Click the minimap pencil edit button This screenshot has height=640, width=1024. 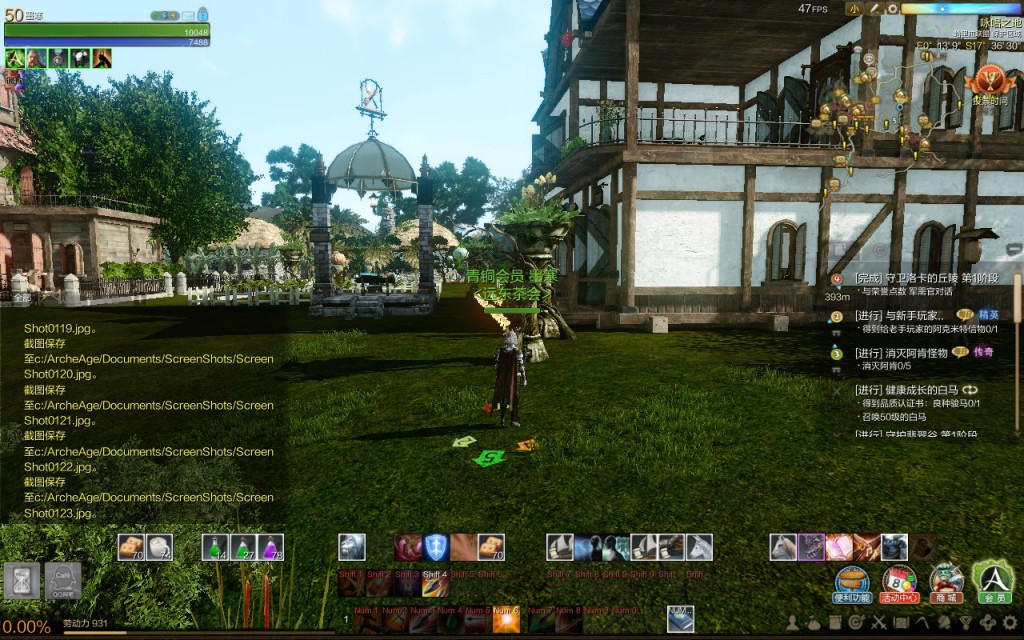(872, 9)
